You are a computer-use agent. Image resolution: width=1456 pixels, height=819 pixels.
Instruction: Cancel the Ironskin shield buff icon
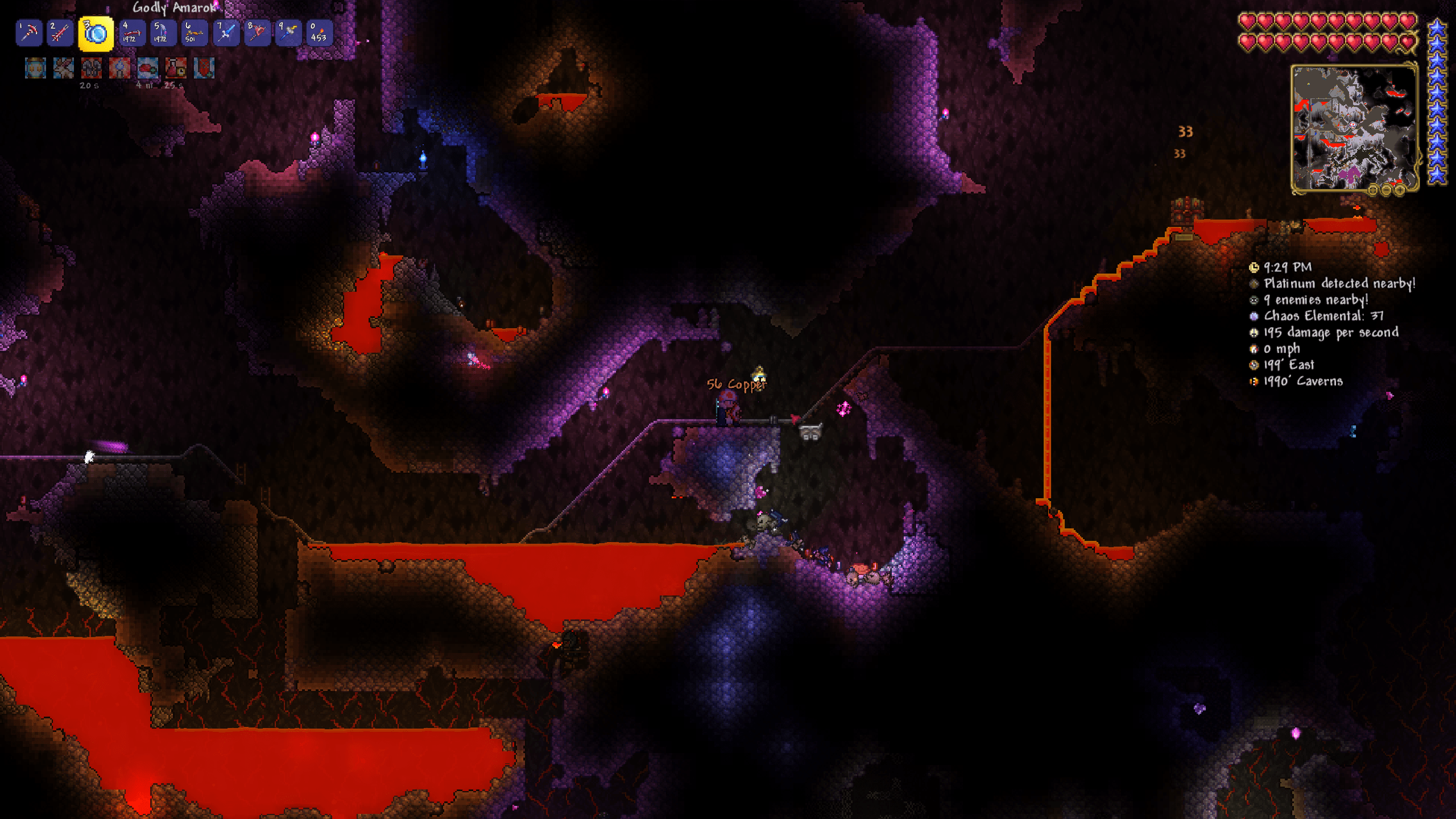pos(119,69)
